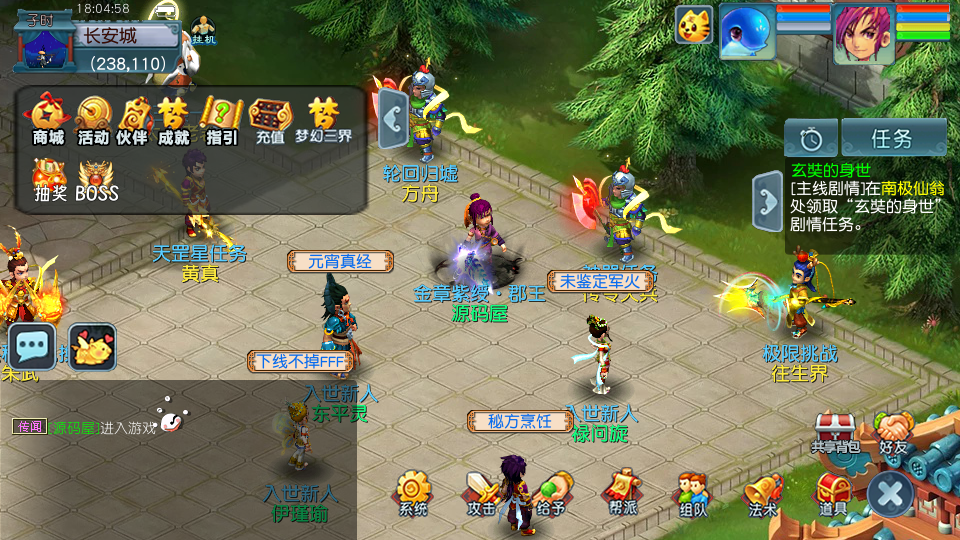Open the chat speech bubble button
The width and height of the screenshot is (960, 540).
point(33,347)
